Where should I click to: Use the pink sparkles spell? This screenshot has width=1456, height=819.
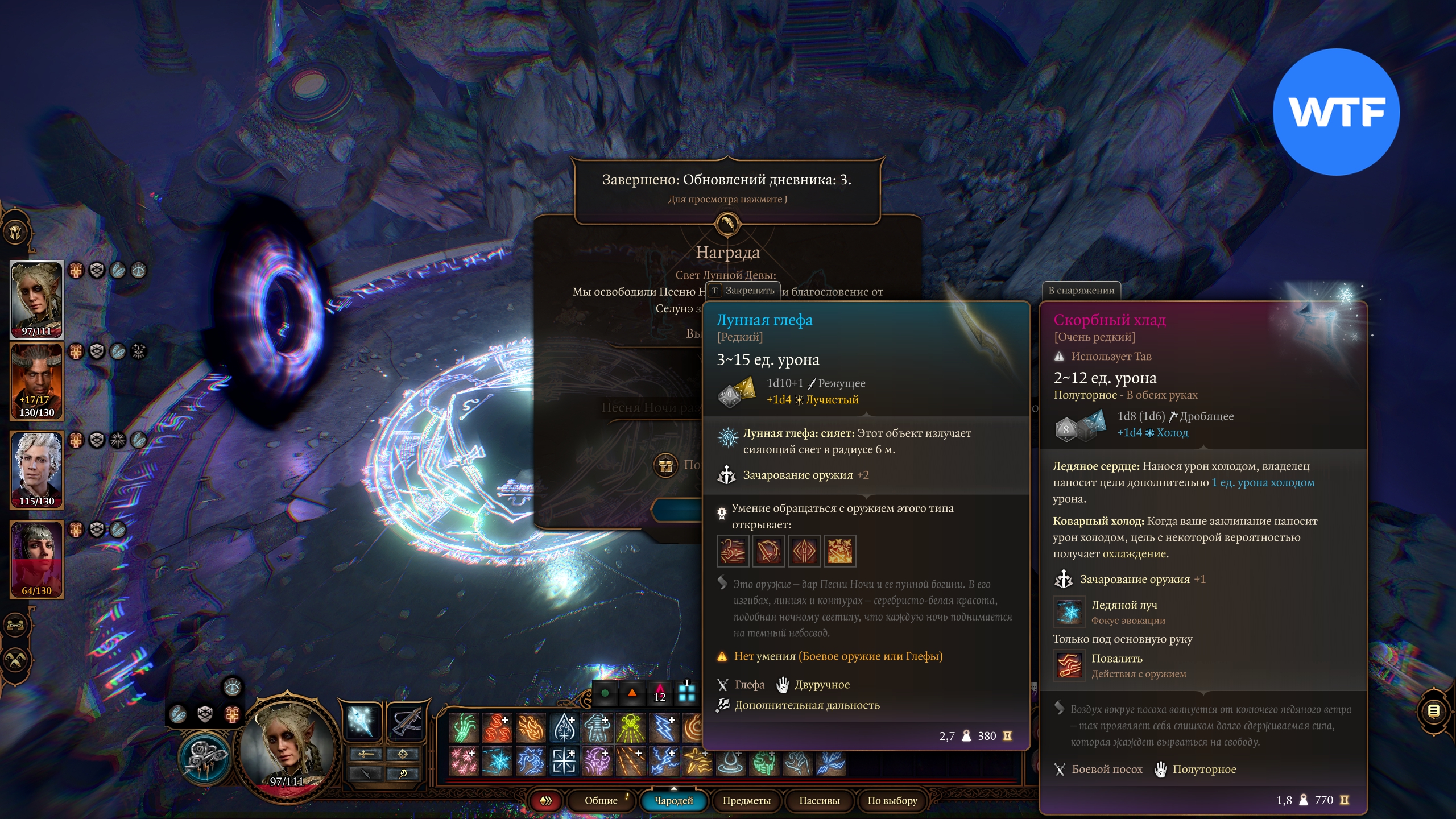coord(464,761)
